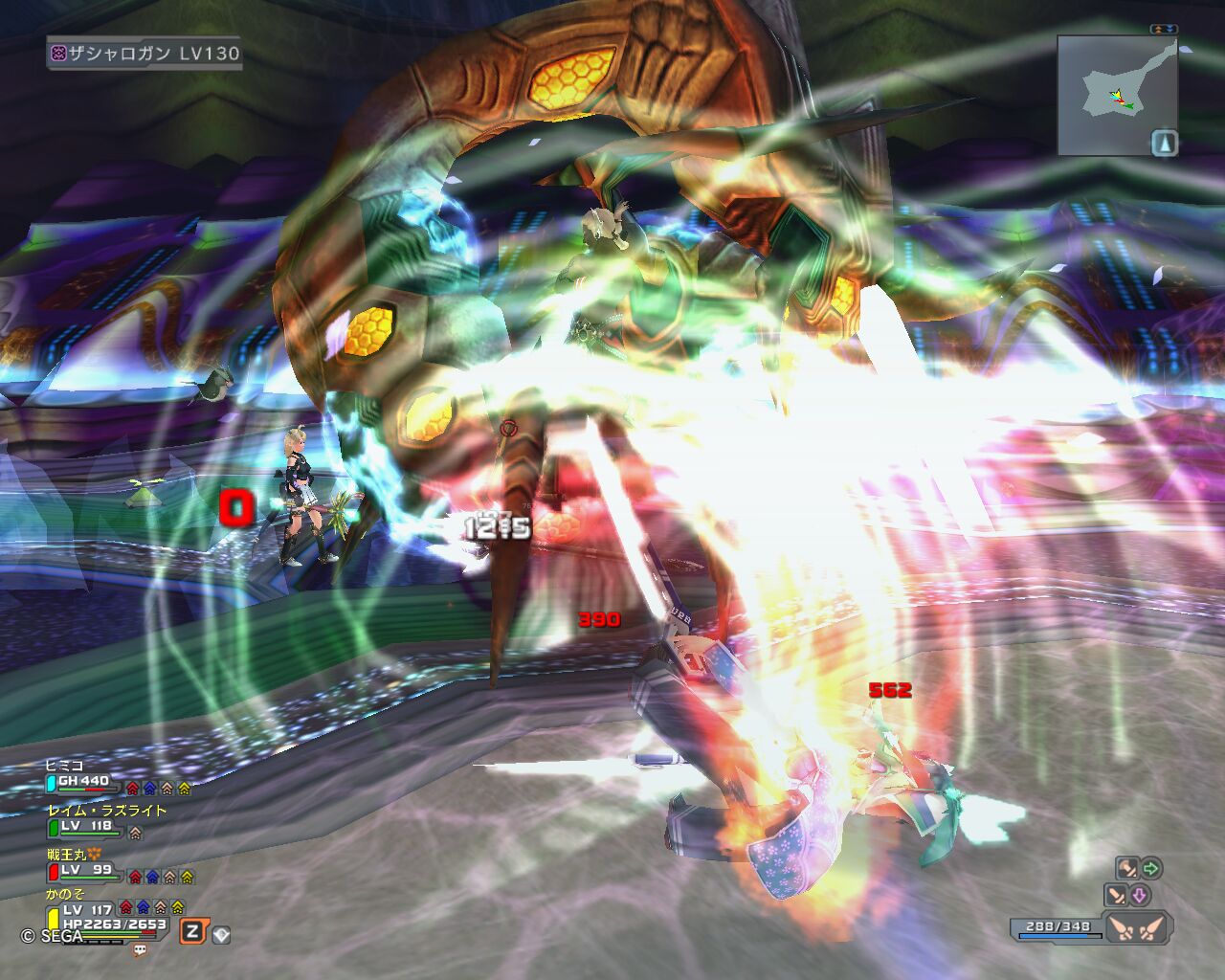Click the compass arrow on the minimap
The width and height of the screenshot is (1225, 980).
click(1165, 143)
